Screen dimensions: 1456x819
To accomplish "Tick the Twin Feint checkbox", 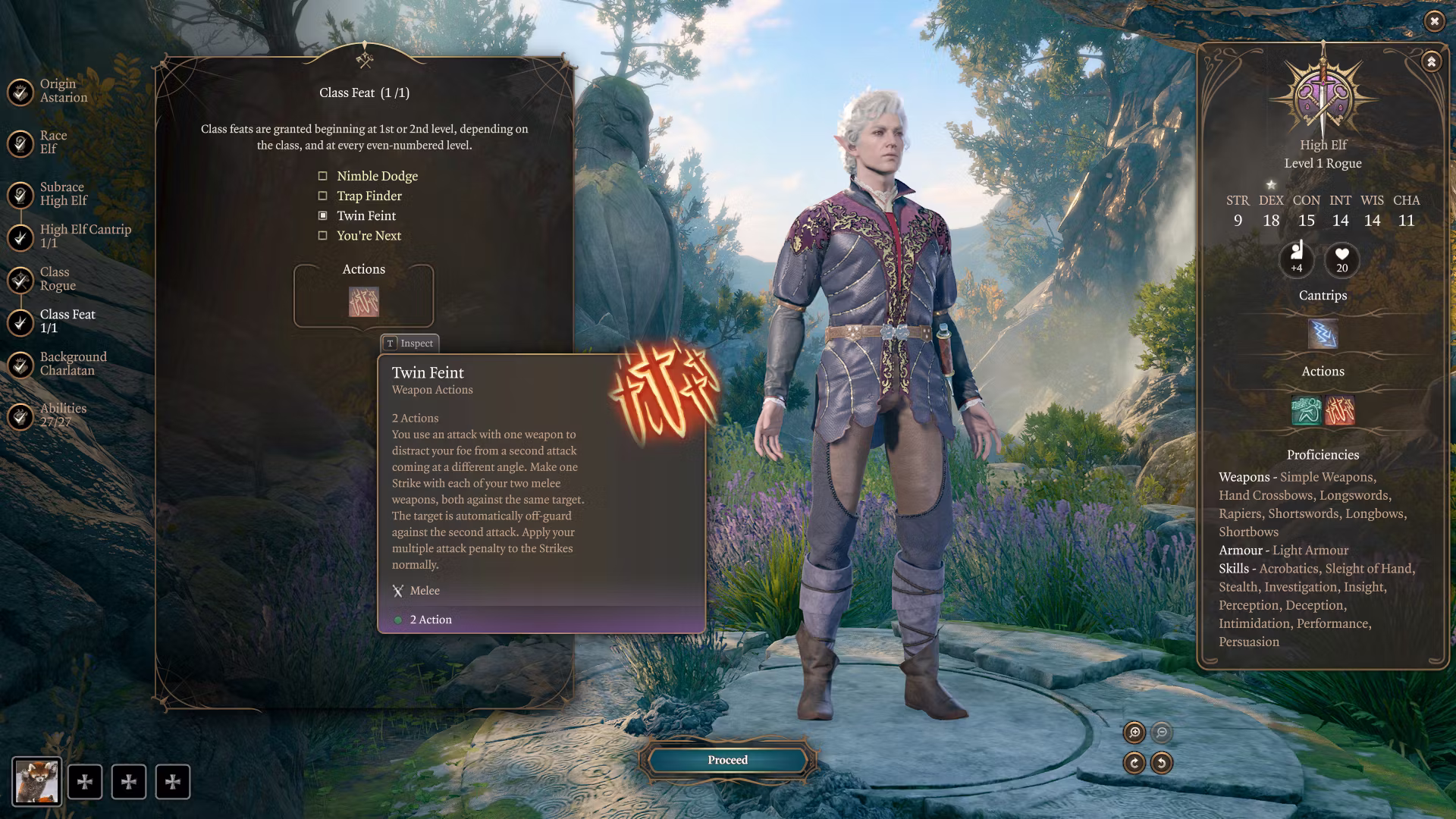I will pyautogui.click(x=323, y=216).
